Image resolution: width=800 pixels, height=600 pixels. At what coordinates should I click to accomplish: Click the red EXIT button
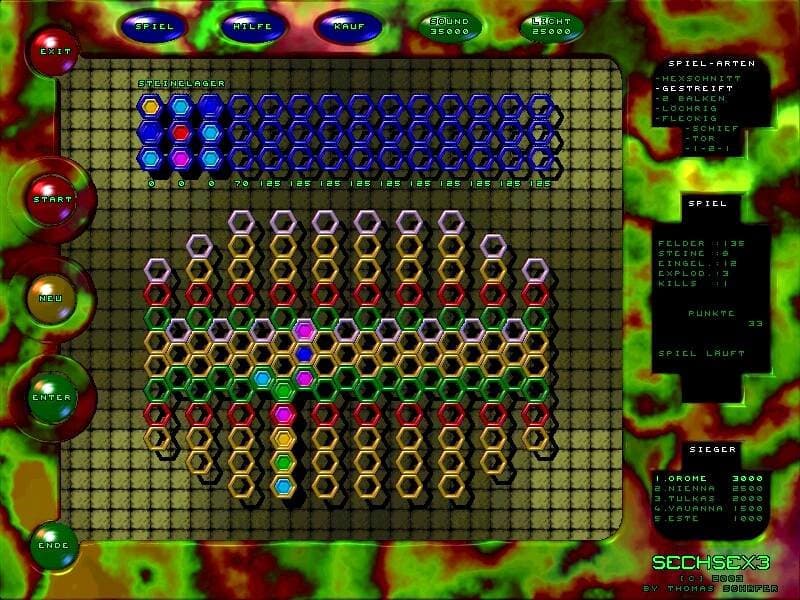pyautogui.click(x=52, y=51)
